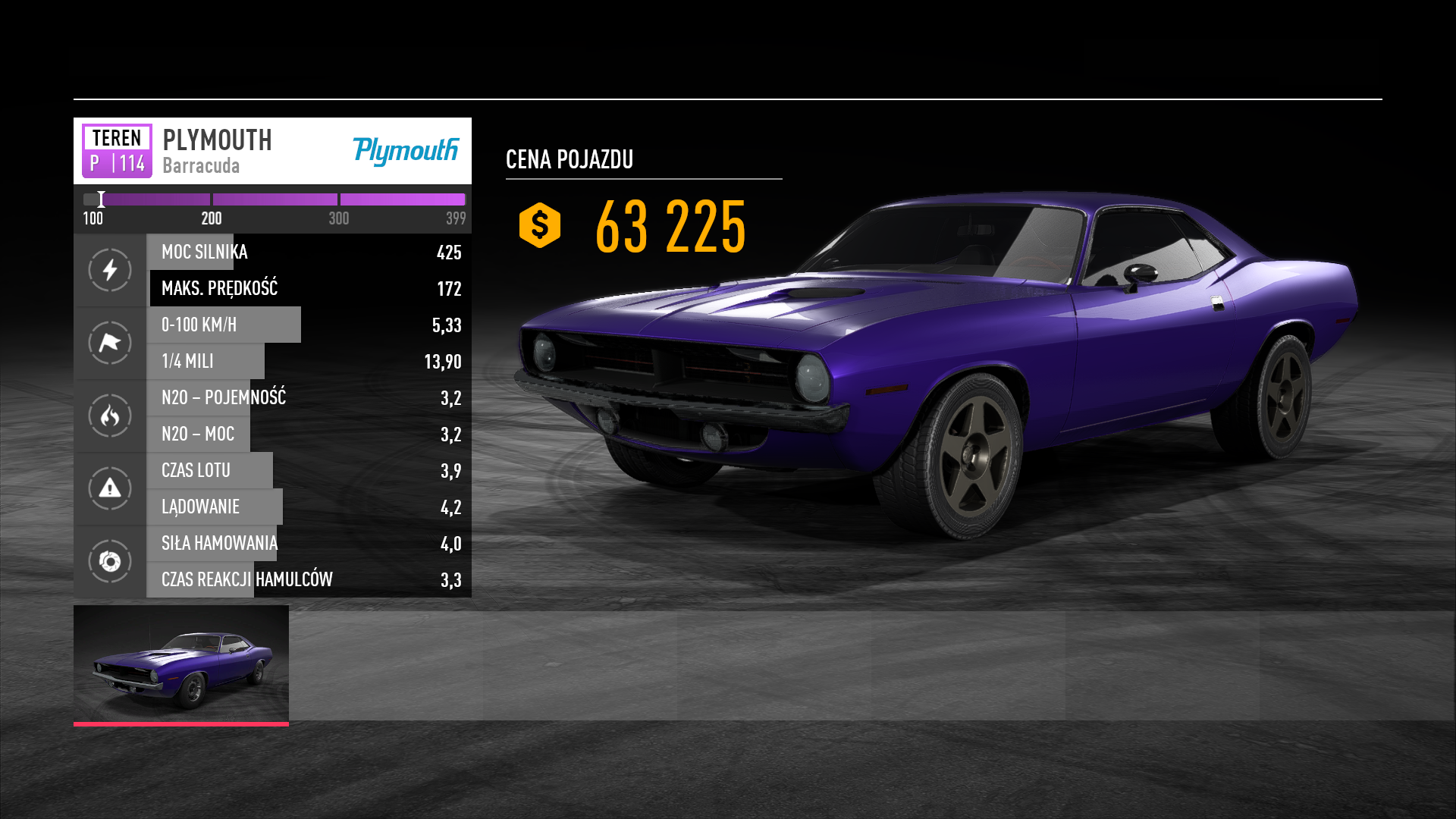The height and width of the screenshot is (819, 1456).
Task: Click the flag acceleration category icon
Action: tap(110, 343)
